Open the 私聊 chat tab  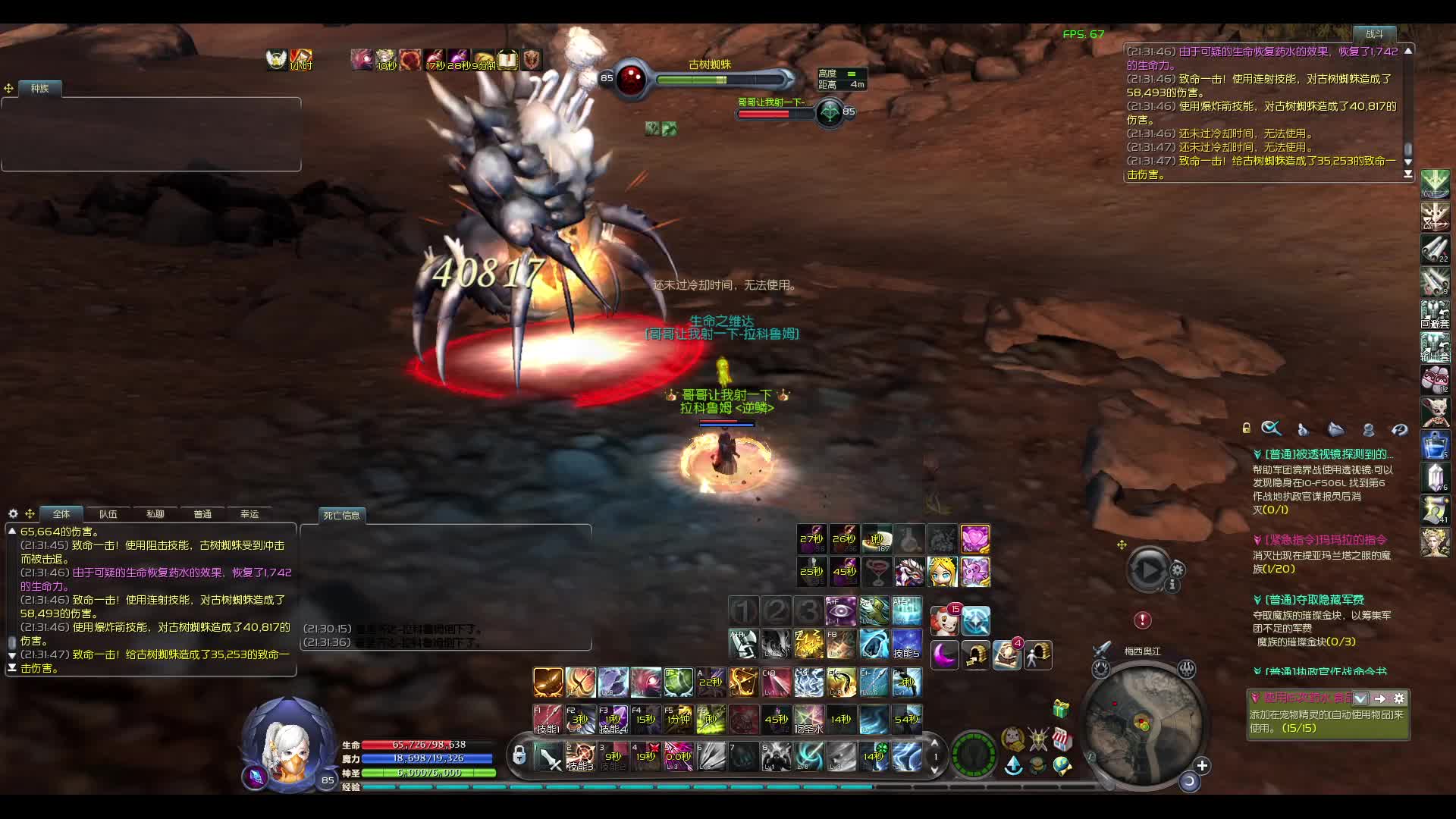pos(155,514)
